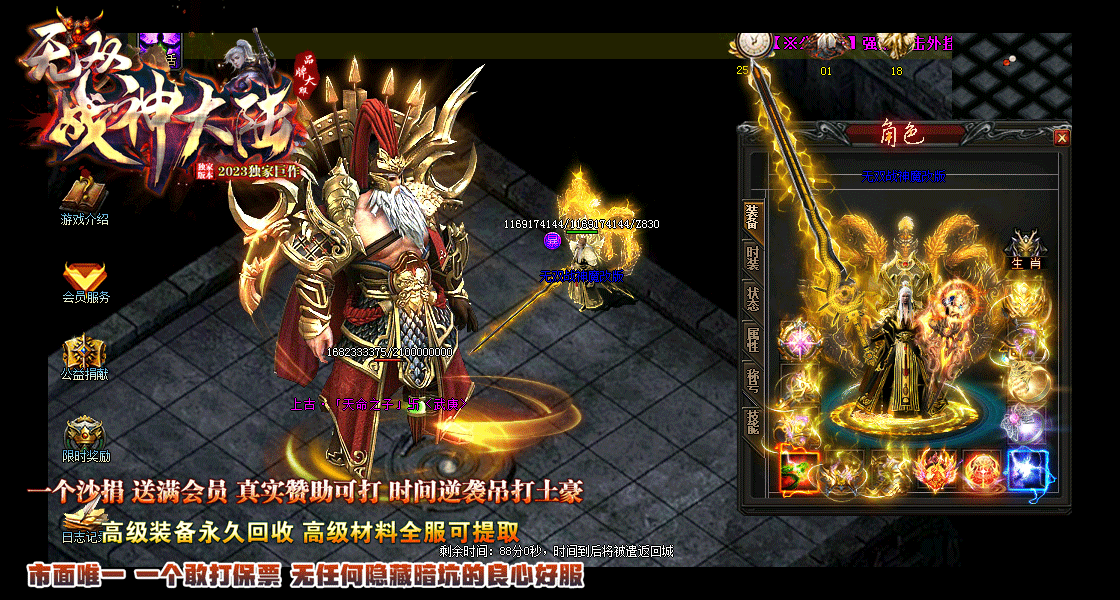Switch to the 称号 title tab
The image size is (1120, 600).
752,381
